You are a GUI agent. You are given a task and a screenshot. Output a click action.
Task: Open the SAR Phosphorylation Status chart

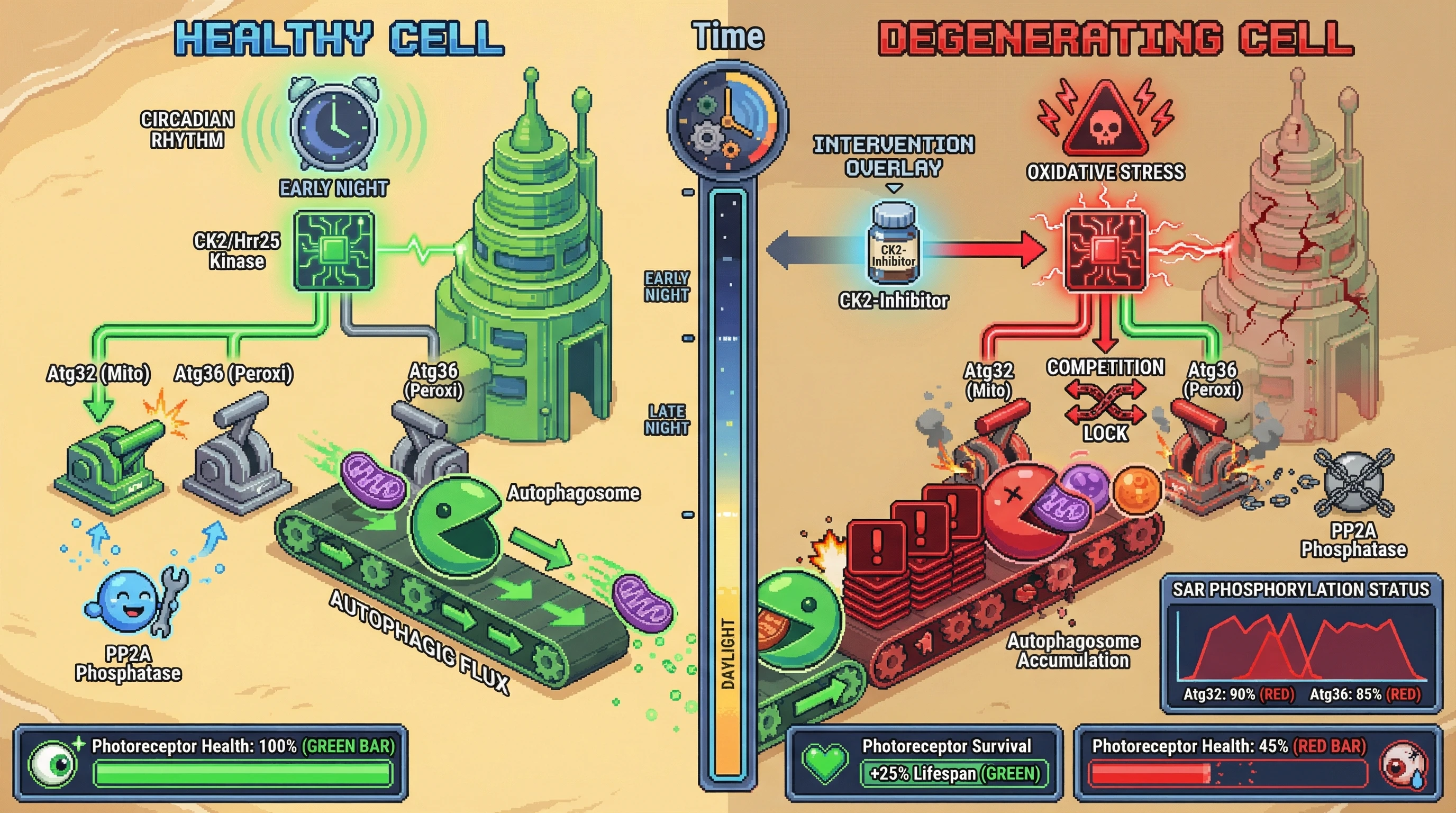tap(1300, 645)
